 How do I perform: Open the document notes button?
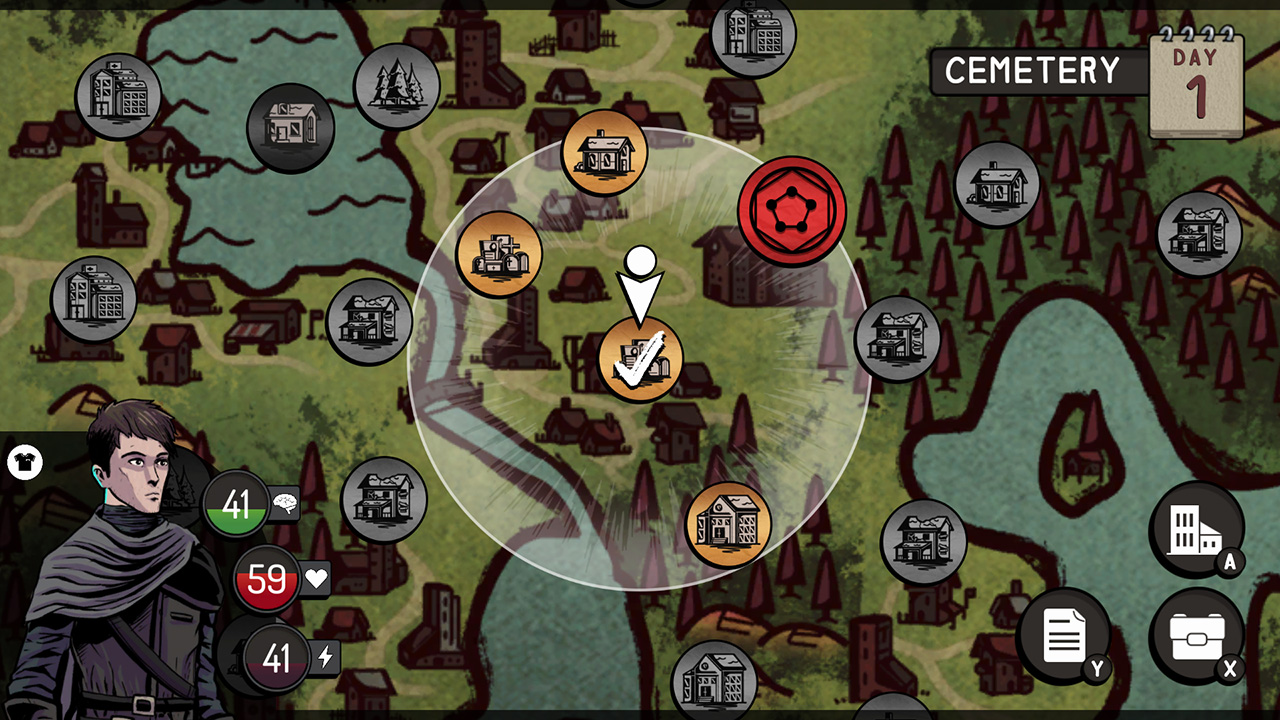(1063, 636)
